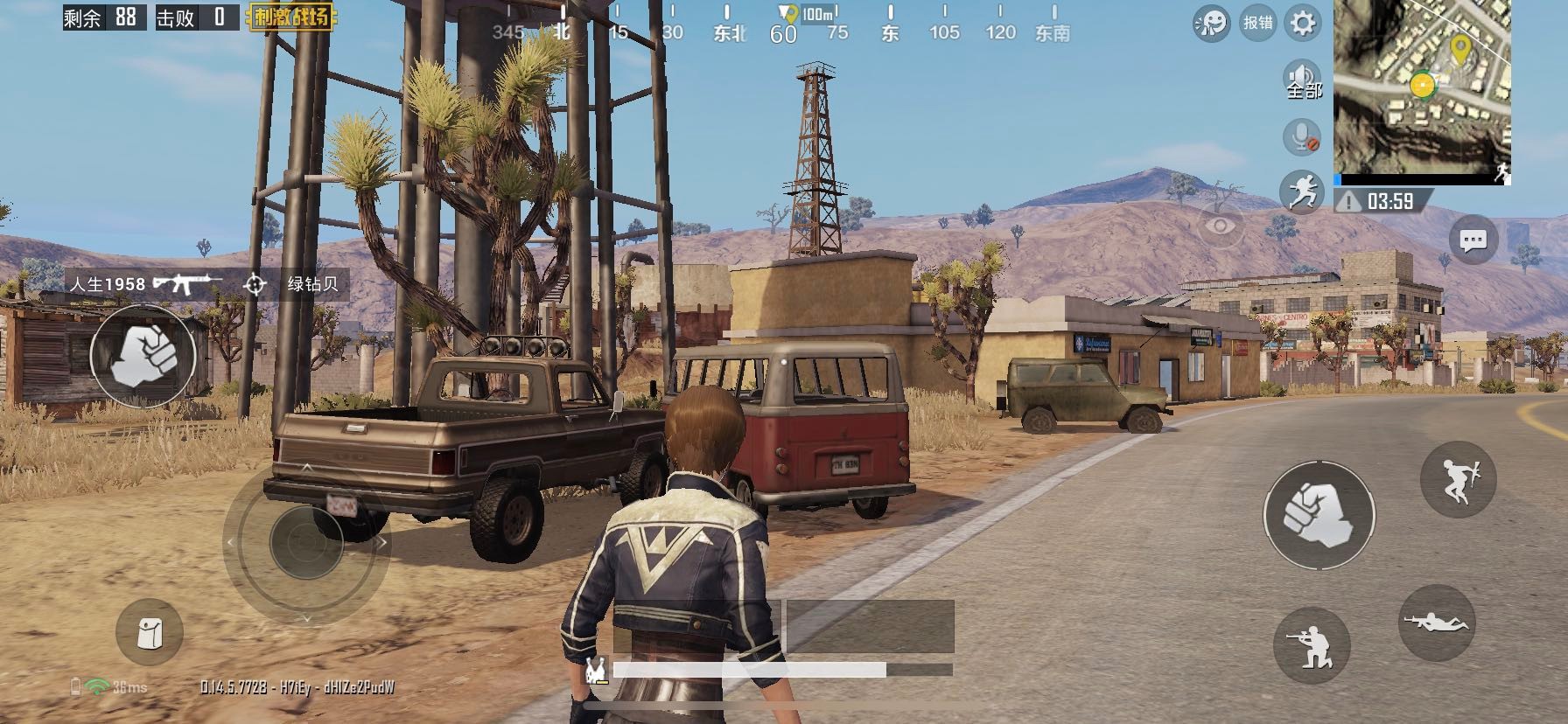Activate the auto-sprint running icon
This screenshot has height=724, width=1568.
(x=1302, y=191)
